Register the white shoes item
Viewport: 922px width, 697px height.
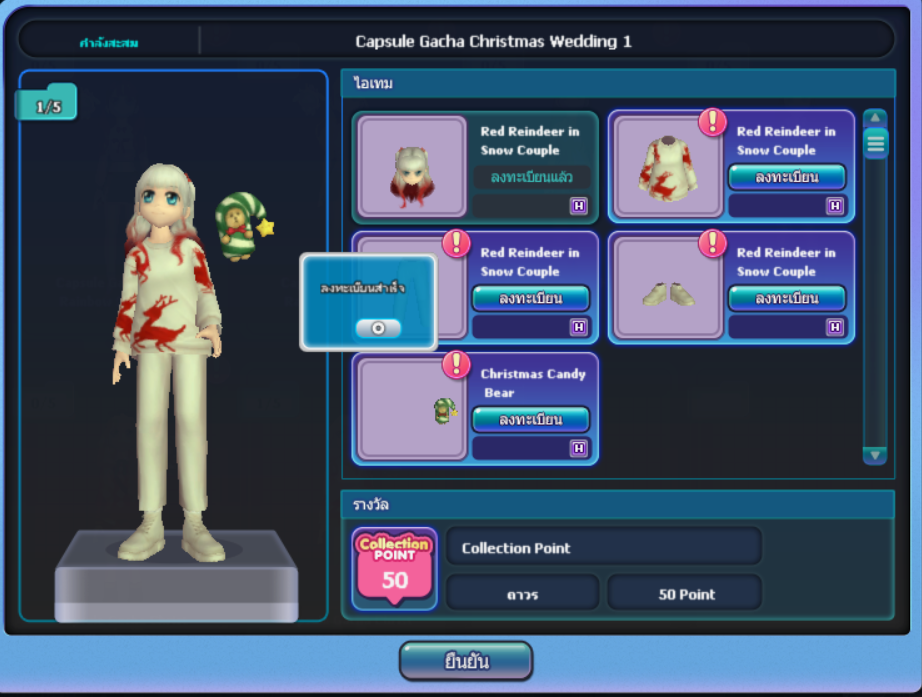pyautogui.click(x=787, y=298)
